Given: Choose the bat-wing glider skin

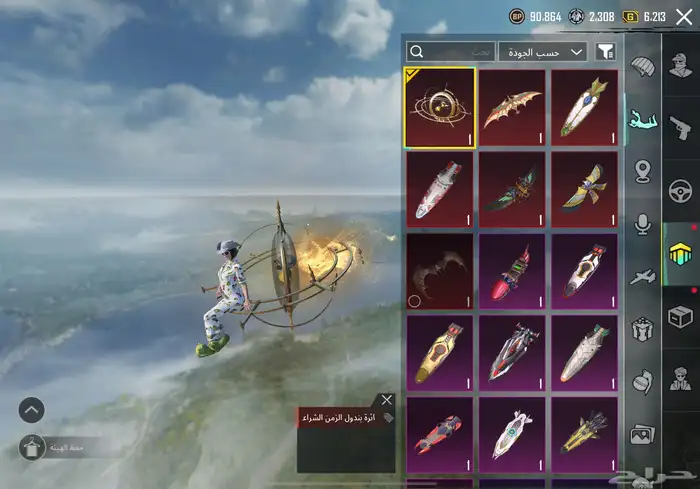Looking at the screenshot, I should tap(512, 107).
